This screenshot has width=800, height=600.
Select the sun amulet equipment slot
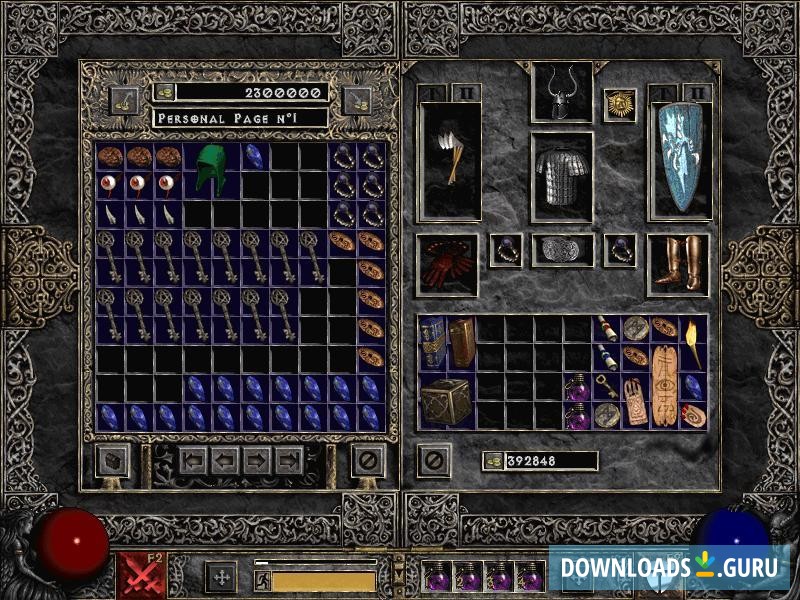tap(620, 105)
